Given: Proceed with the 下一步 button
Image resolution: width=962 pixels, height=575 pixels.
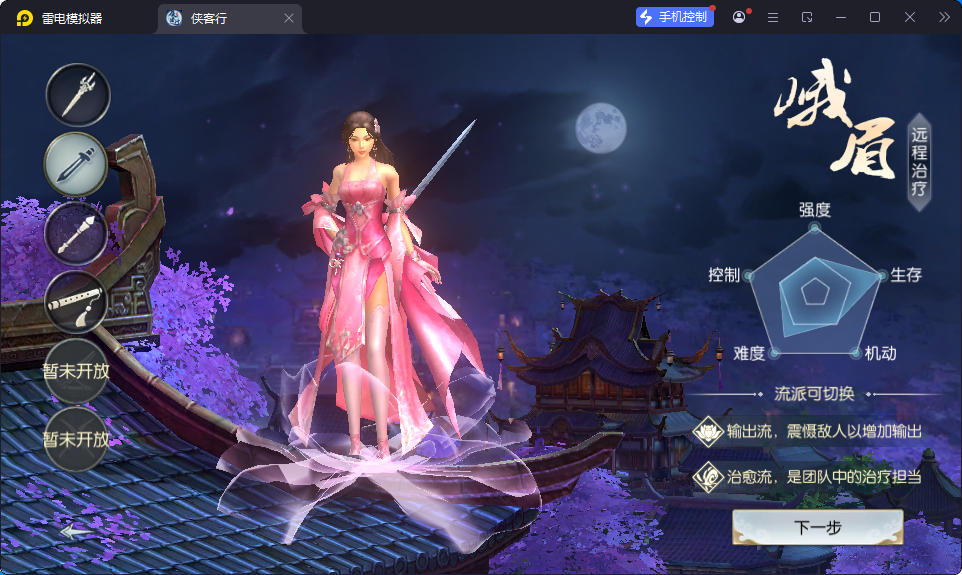Looking at the screenshot, I should click(x=817, y=527).
